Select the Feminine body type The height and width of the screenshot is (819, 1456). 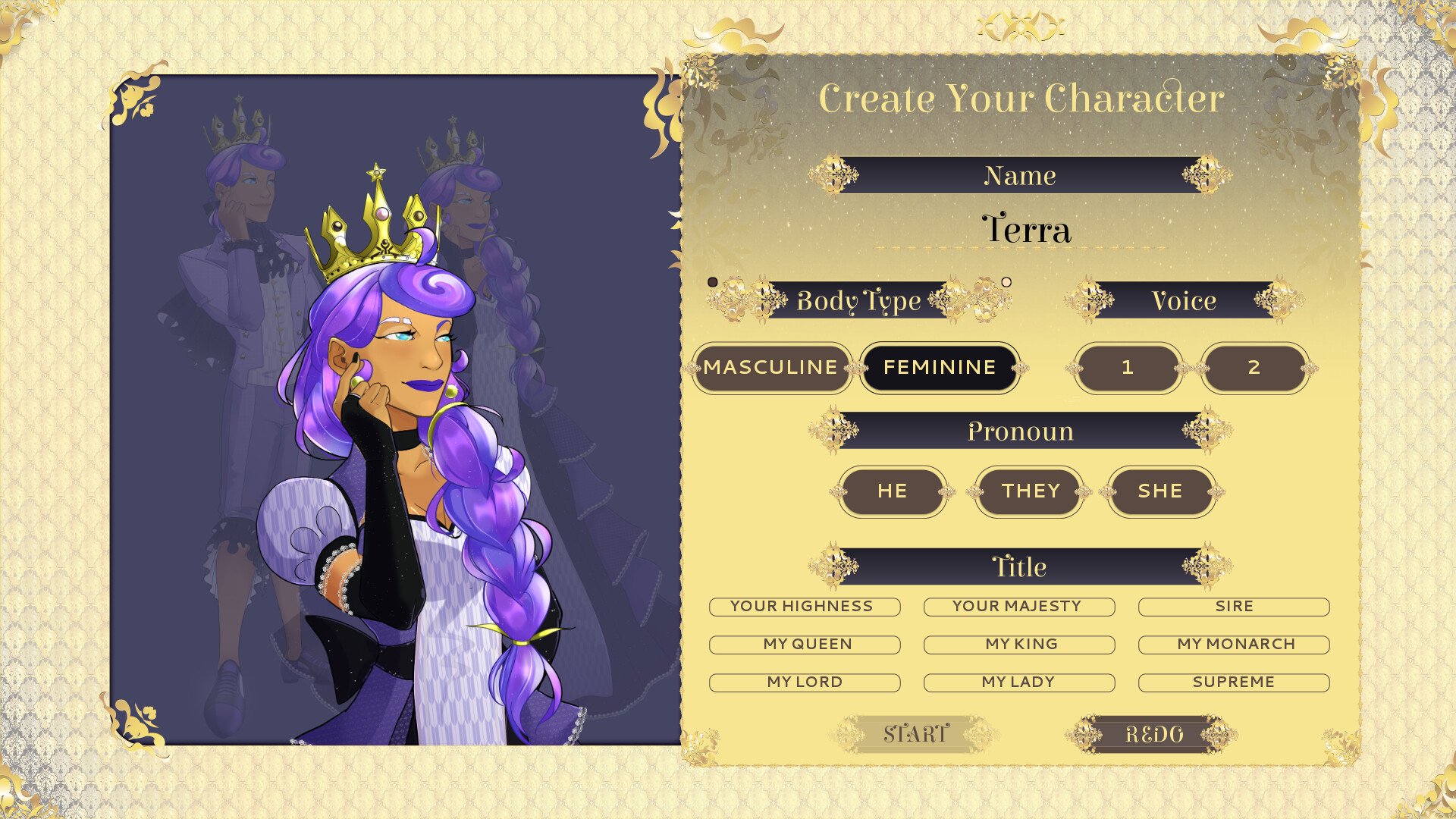[940, 368]
